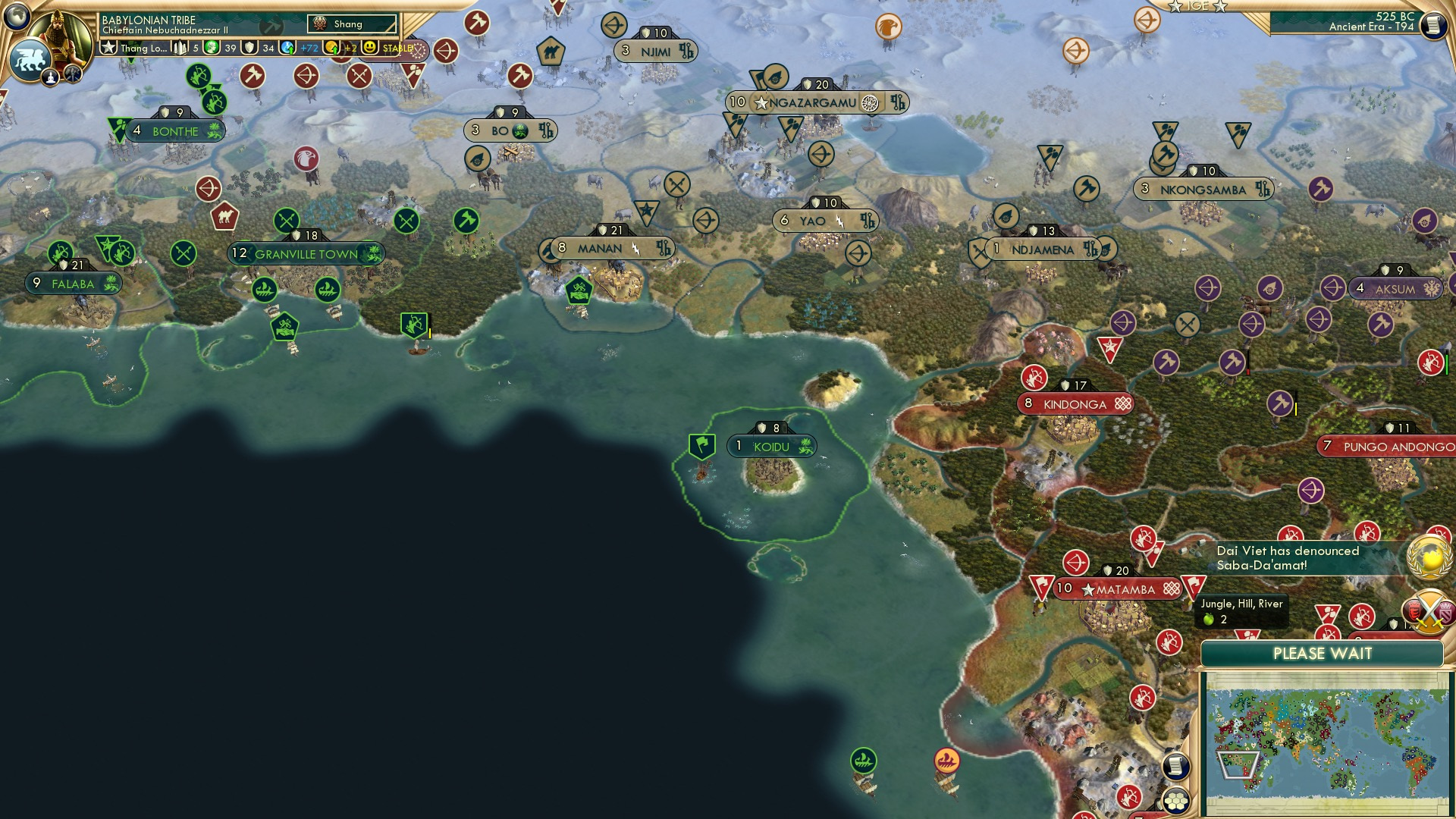The height and width of the screenshot is (819, 1456).
Task: Open the truncated Thang Lo city entry
Action: point(144,48)
